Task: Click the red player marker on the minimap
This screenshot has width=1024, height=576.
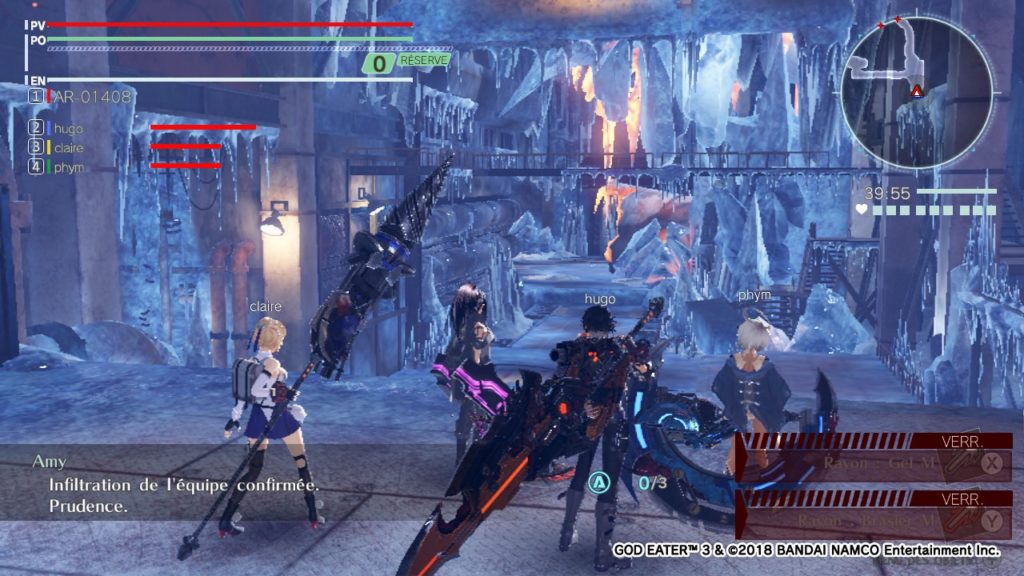Action: pos(916,92)
